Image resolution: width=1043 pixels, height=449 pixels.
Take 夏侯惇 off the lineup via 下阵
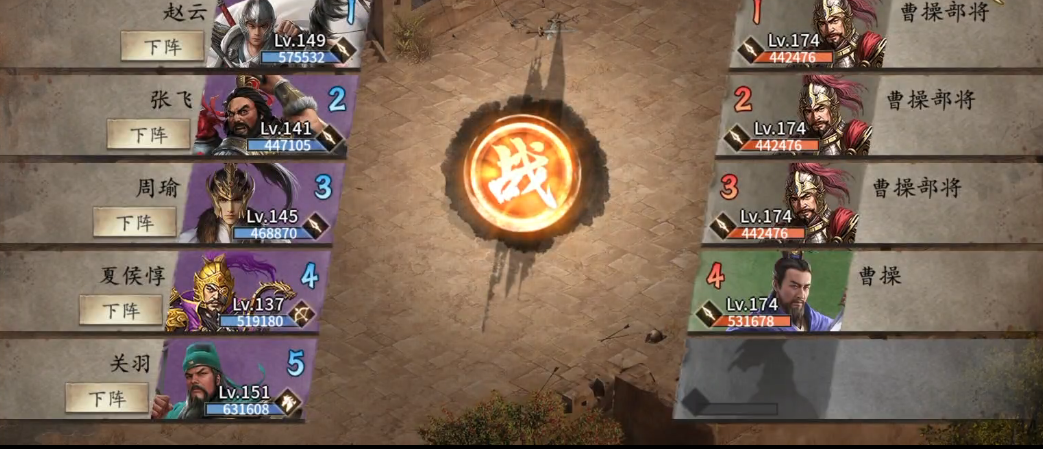click(x=120, y=310)
